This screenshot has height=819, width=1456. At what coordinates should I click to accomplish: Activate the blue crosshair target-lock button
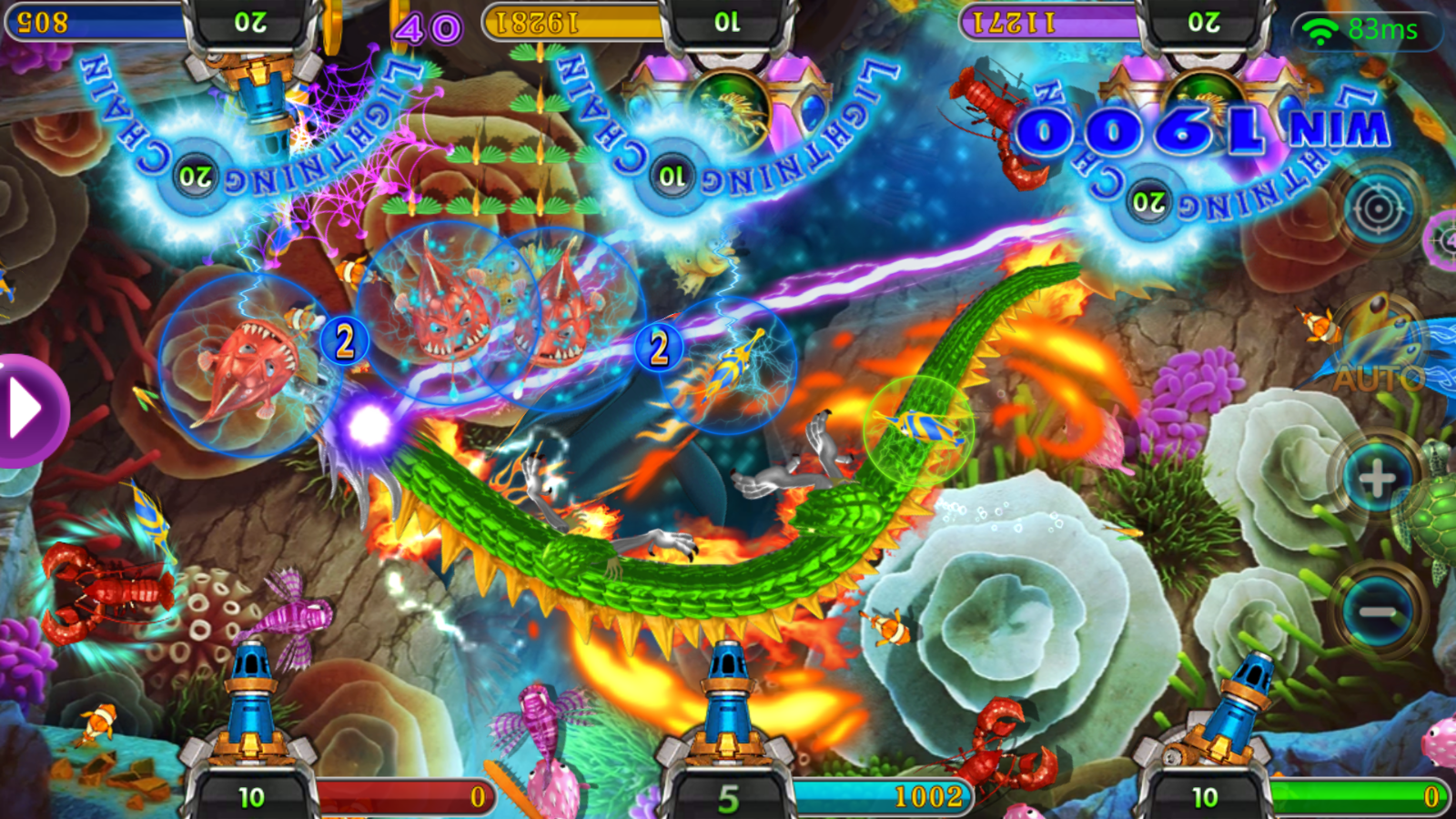pyautogui.click(x=1378, y=210)
